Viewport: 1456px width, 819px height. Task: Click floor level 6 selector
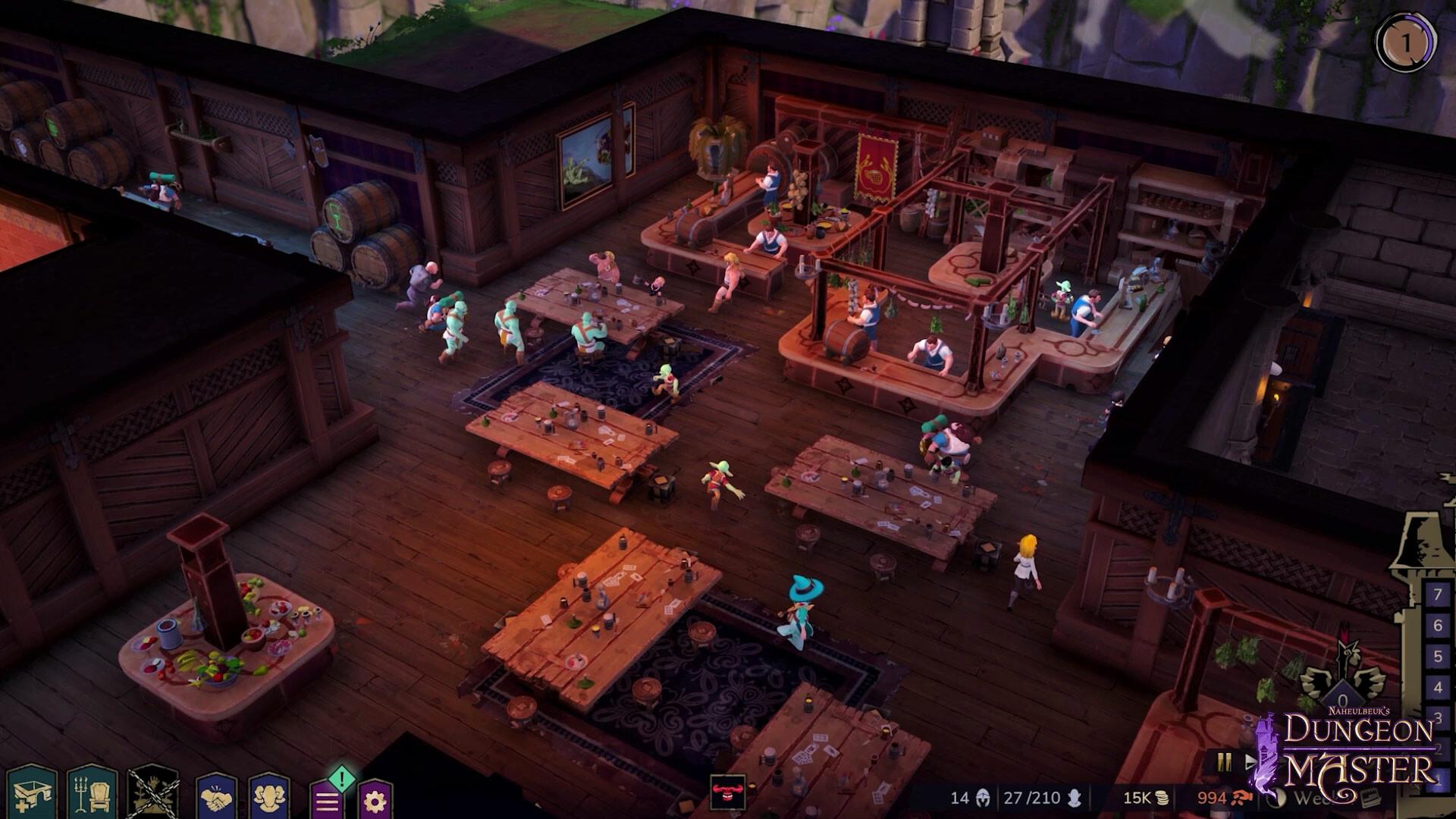click(1436, 626)
